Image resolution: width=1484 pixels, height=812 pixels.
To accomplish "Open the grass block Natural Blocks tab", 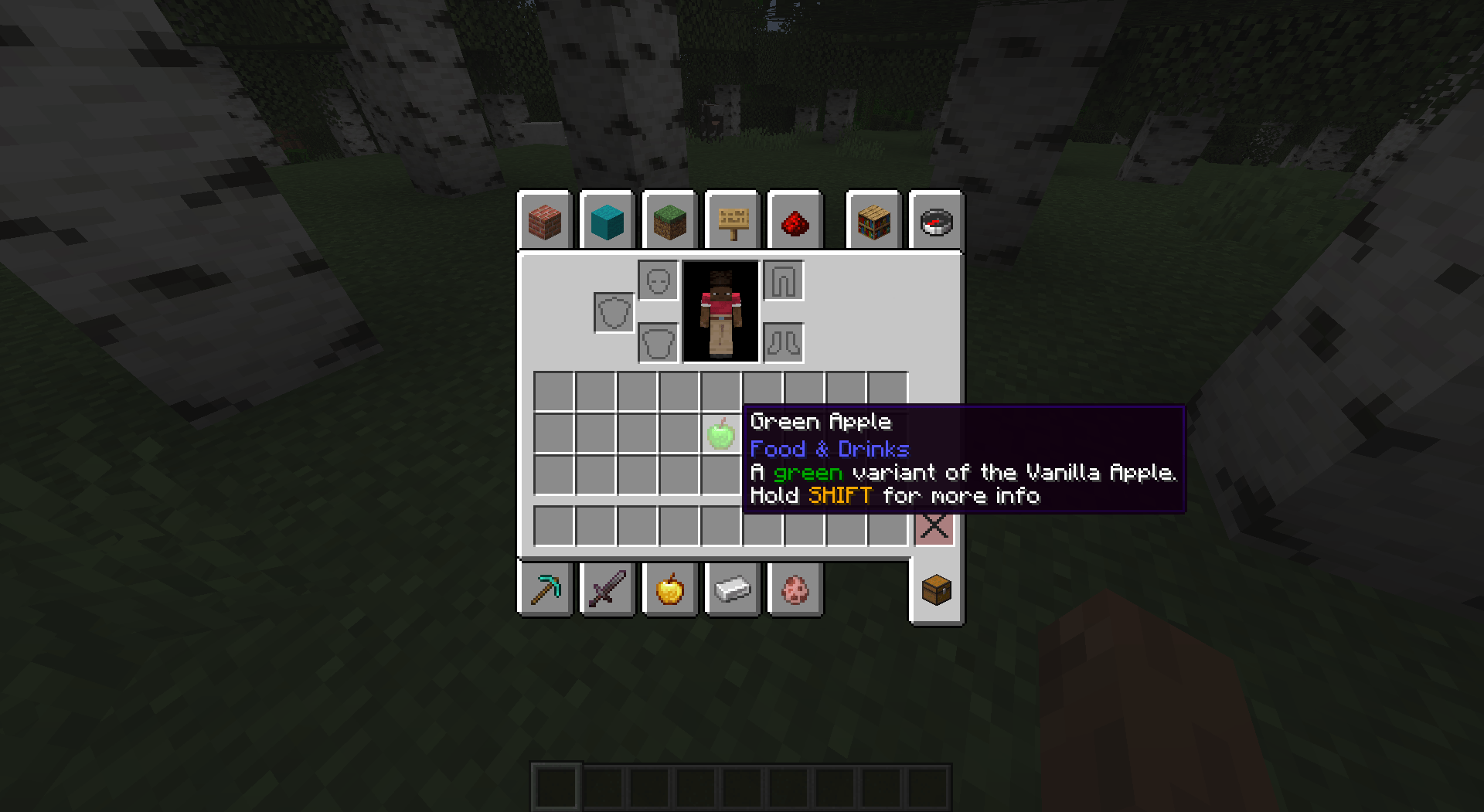I will point(669,222).
